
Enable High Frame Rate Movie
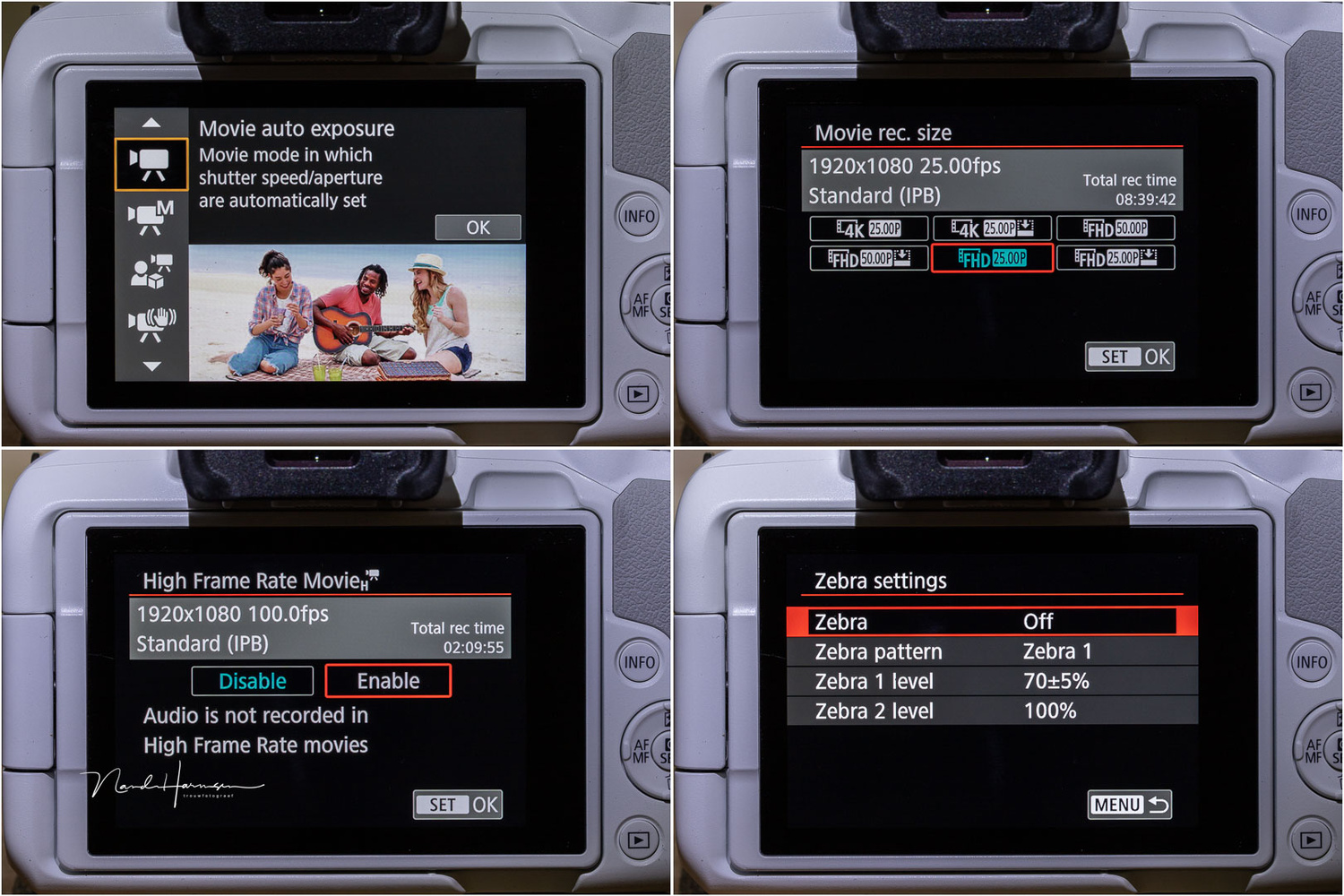388,681
